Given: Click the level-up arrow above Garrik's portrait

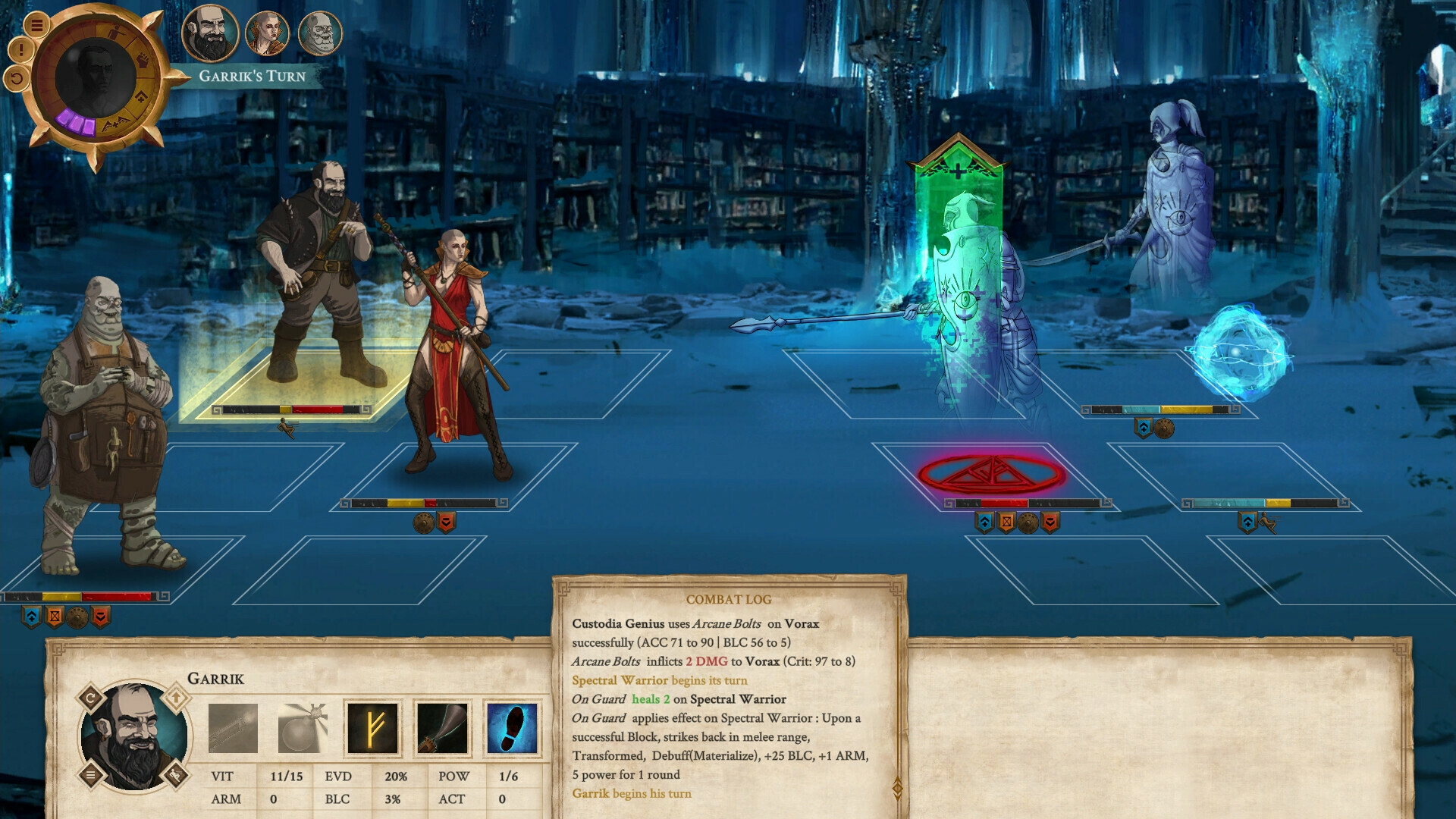Looking at the screenshot, I should point(176,698).
